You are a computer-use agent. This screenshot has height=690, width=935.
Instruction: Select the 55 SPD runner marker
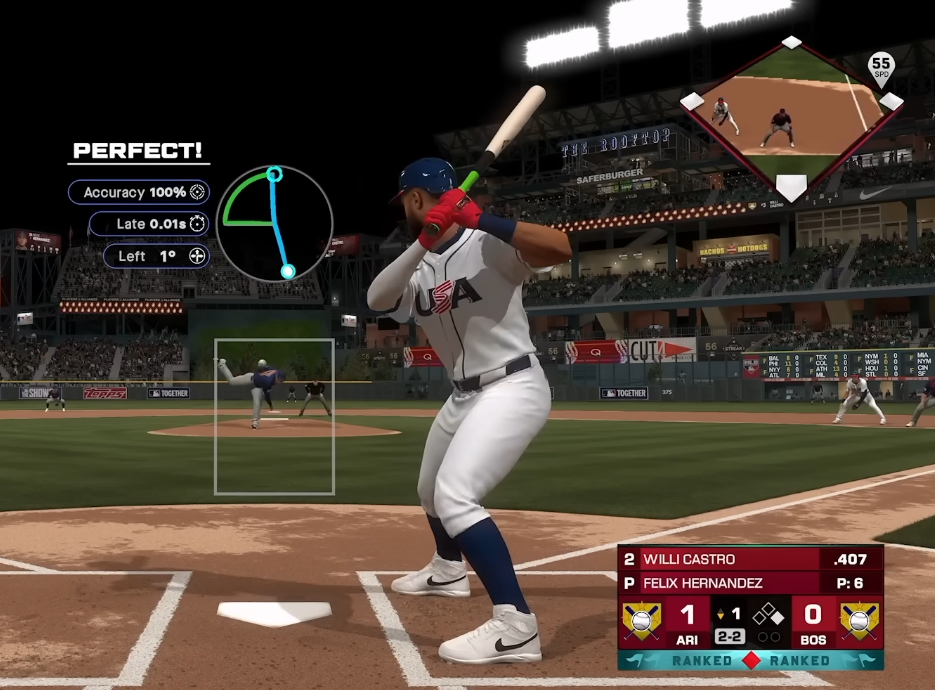(880, 67)
